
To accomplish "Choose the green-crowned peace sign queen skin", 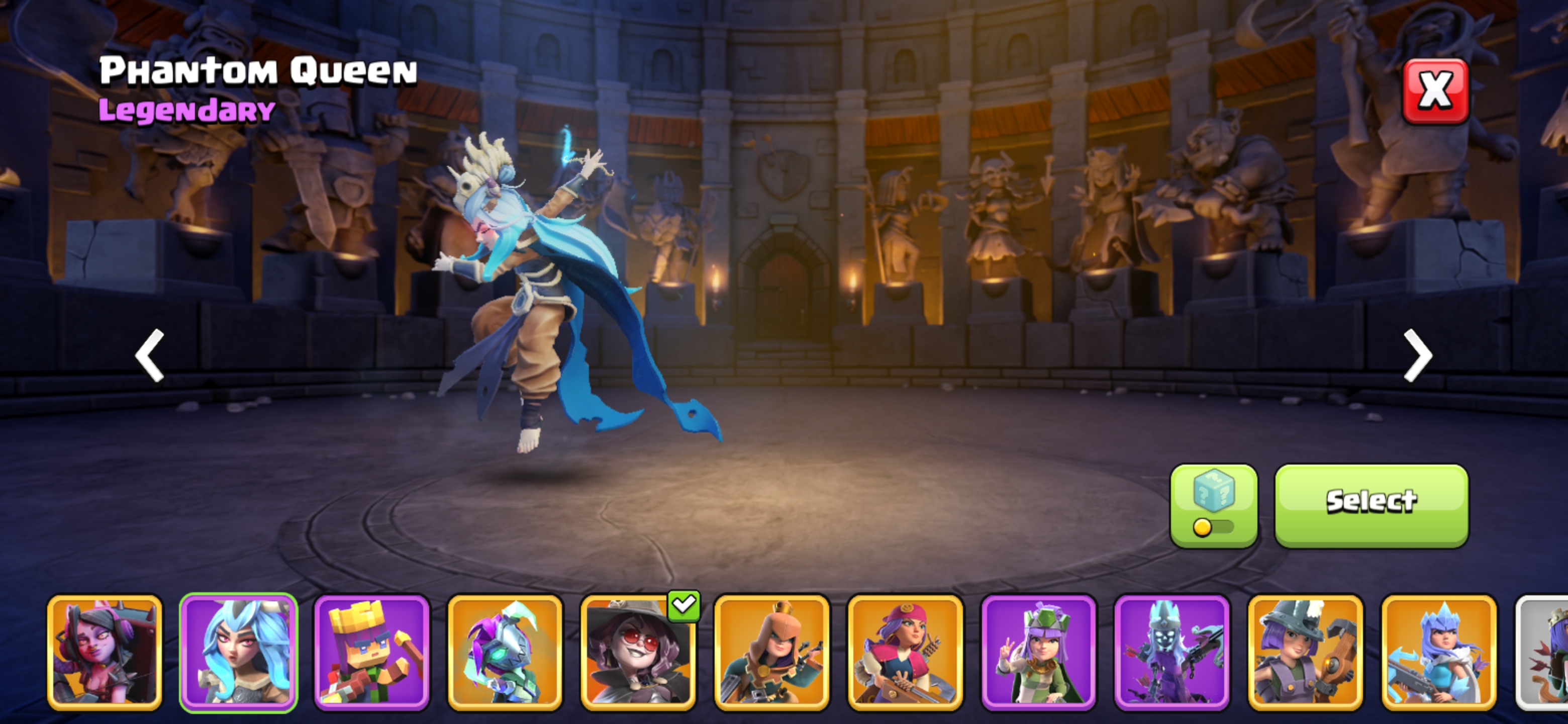I will pos(1038,652).
